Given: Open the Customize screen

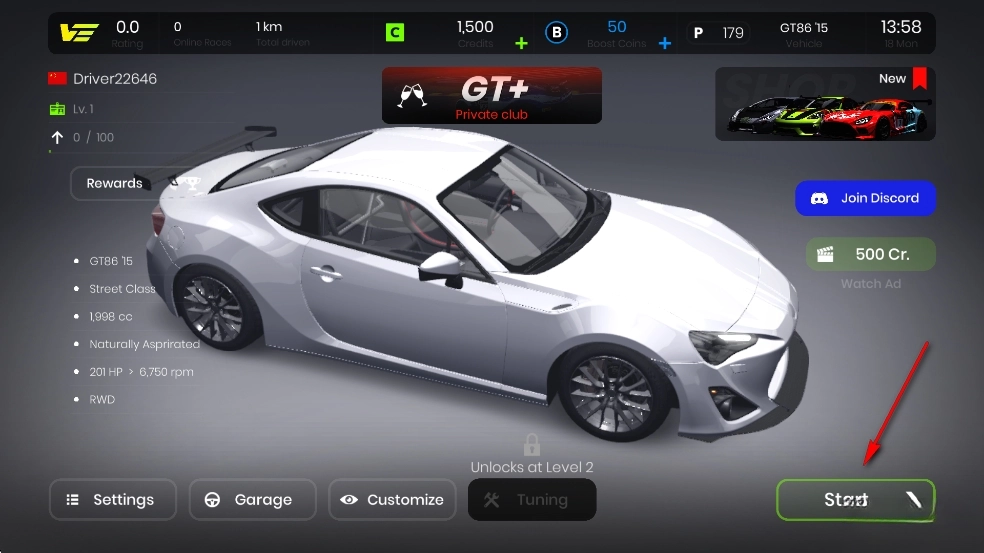Looking at the screenshot, I should [392, 500].
